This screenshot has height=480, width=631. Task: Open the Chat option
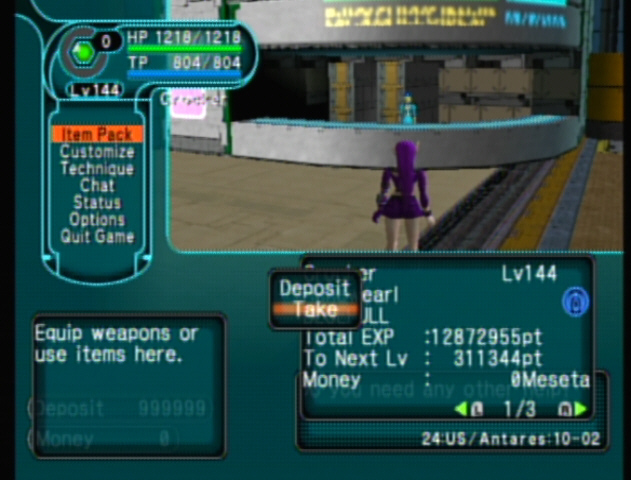[97, 186]
